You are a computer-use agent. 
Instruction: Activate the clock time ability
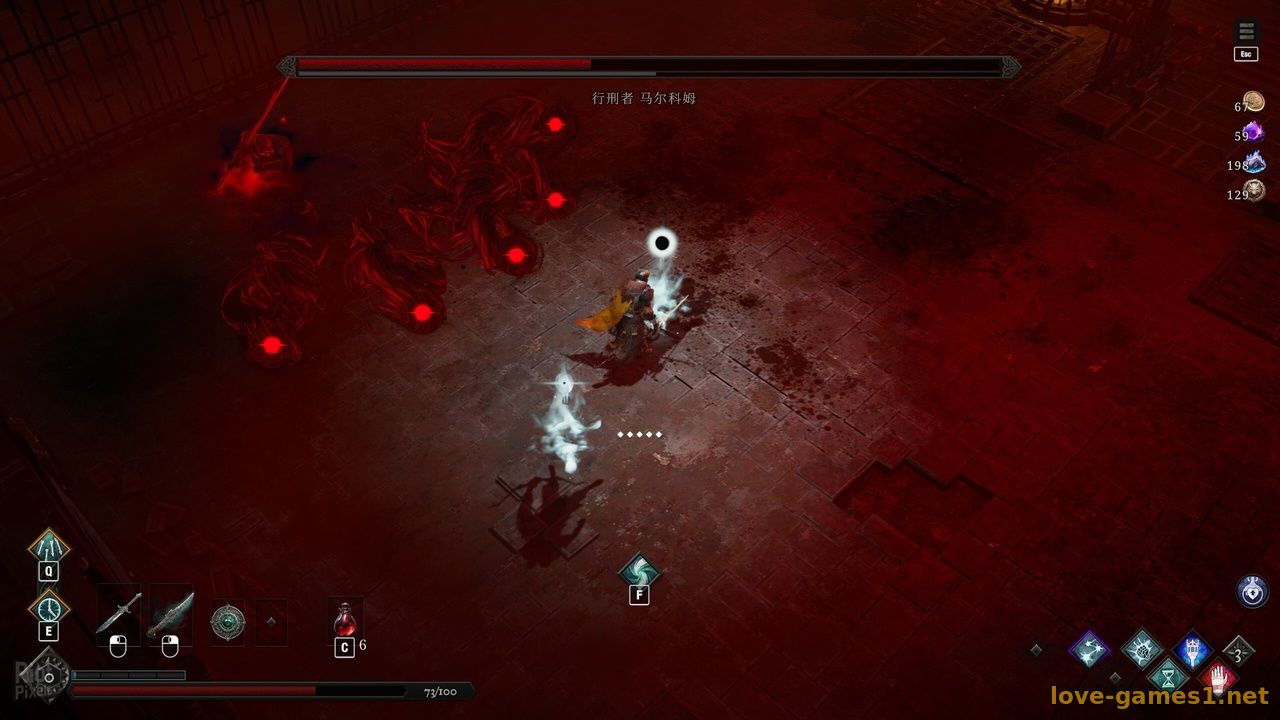point(48,607)
